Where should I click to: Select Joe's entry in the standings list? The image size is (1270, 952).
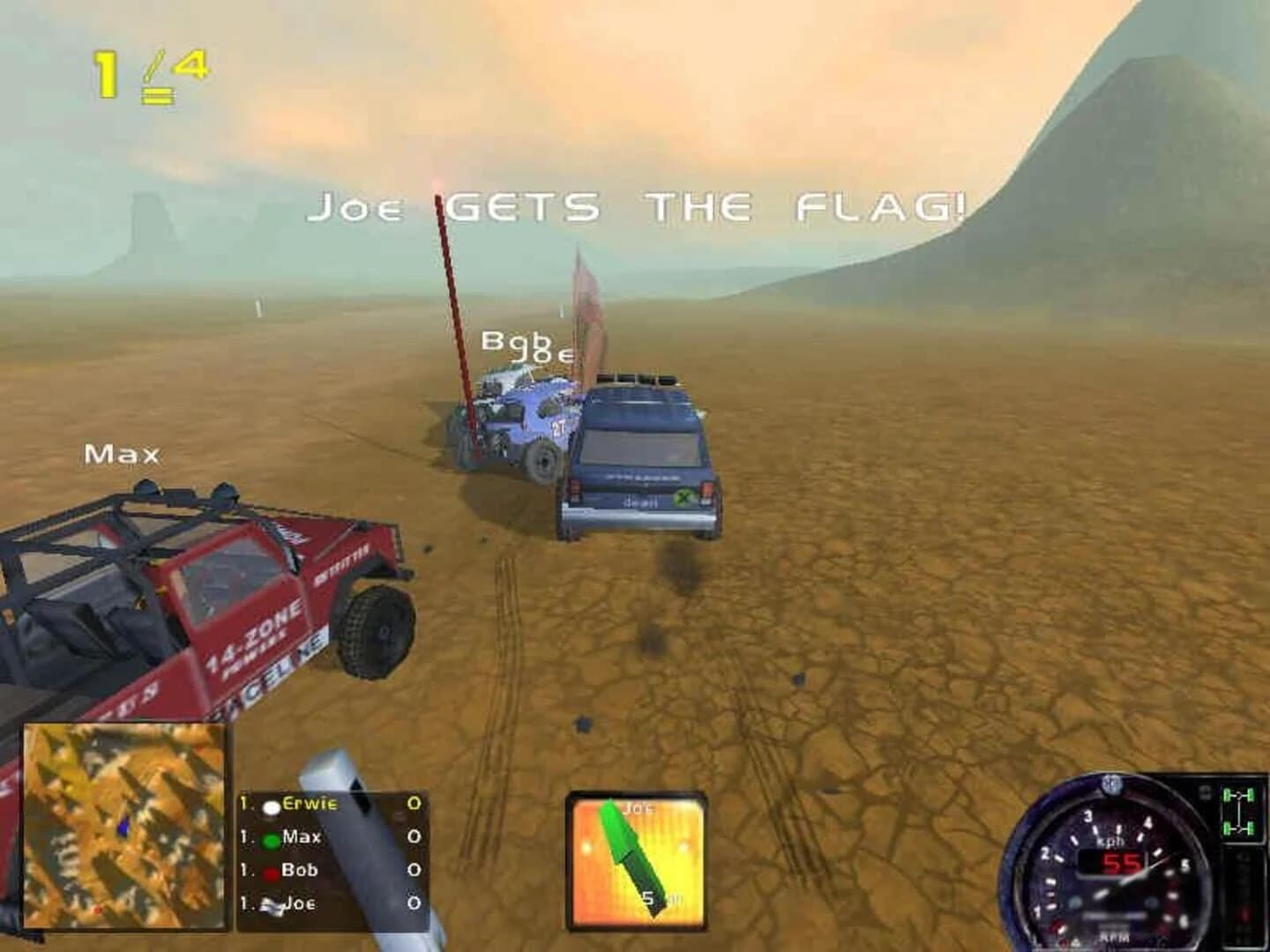click(300, 903)
